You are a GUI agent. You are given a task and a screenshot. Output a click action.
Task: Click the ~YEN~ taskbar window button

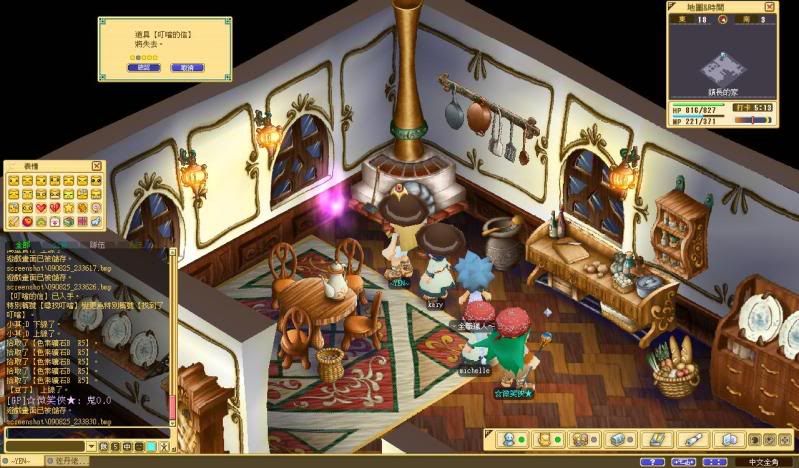[x=22, y=461]
